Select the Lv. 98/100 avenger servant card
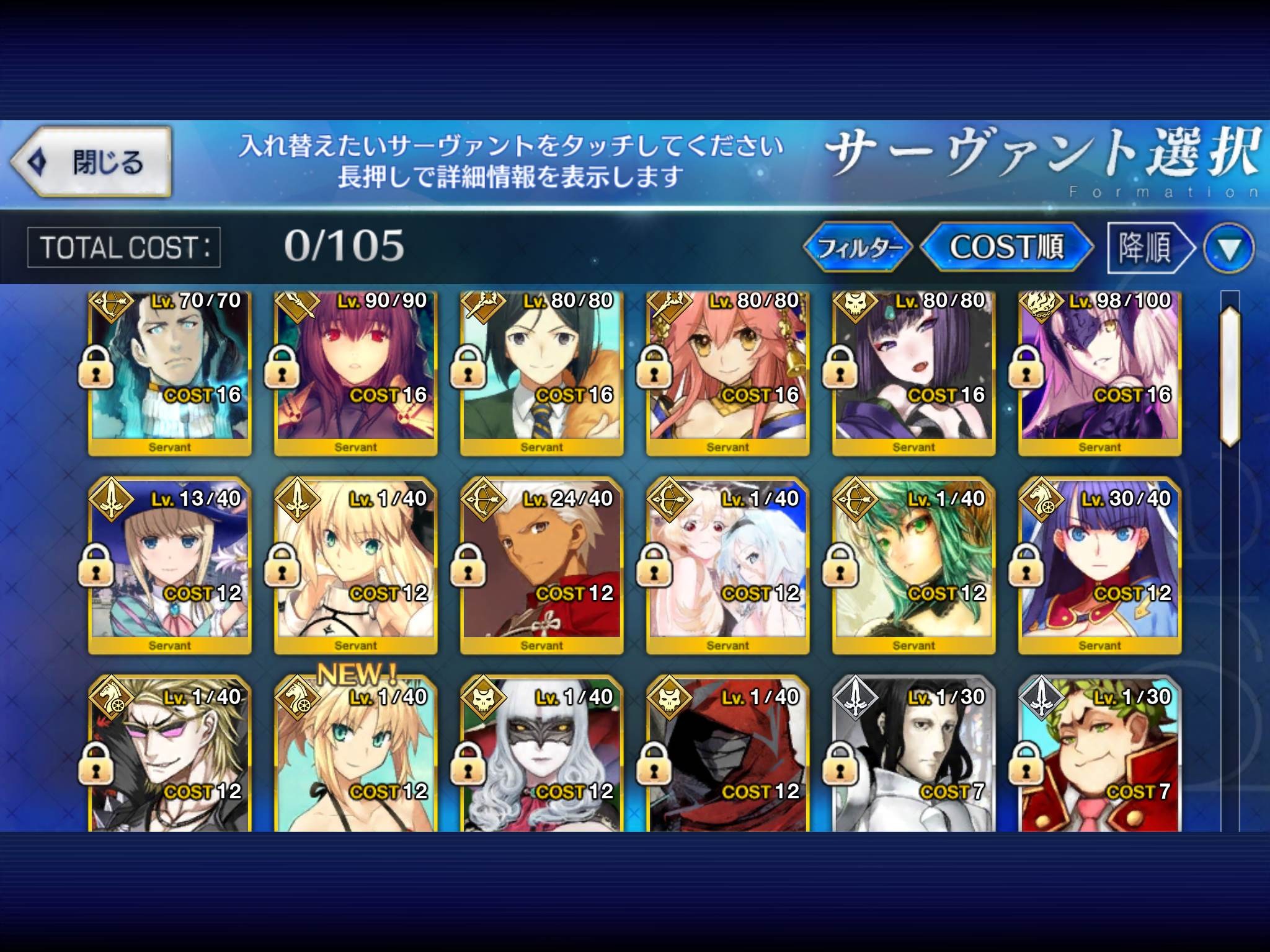The height and width of the screenshot is (952, 1270). click(x=1099, y=372)
